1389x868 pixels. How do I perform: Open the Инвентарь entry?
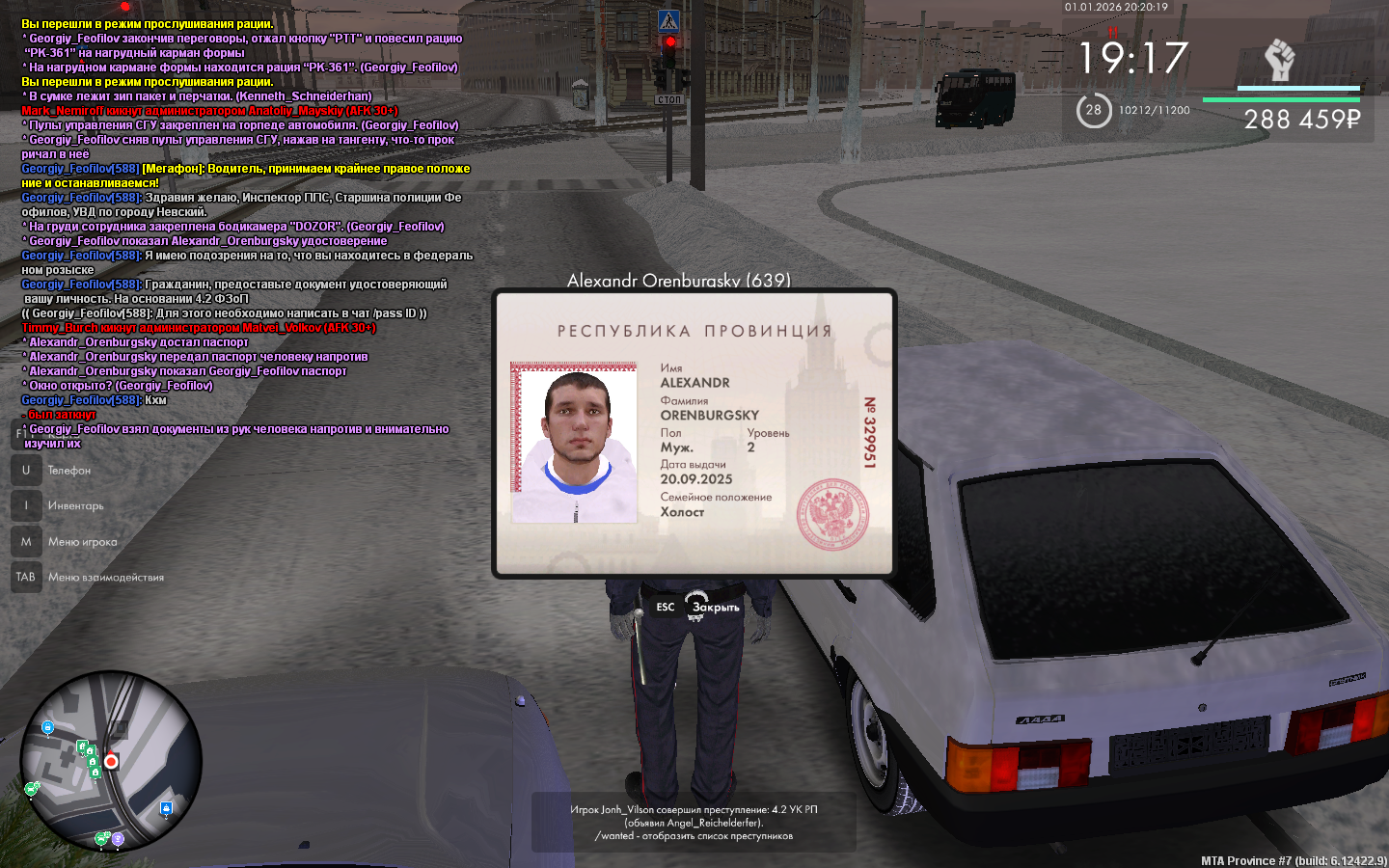pyautogui.click(x=75, y=506)
